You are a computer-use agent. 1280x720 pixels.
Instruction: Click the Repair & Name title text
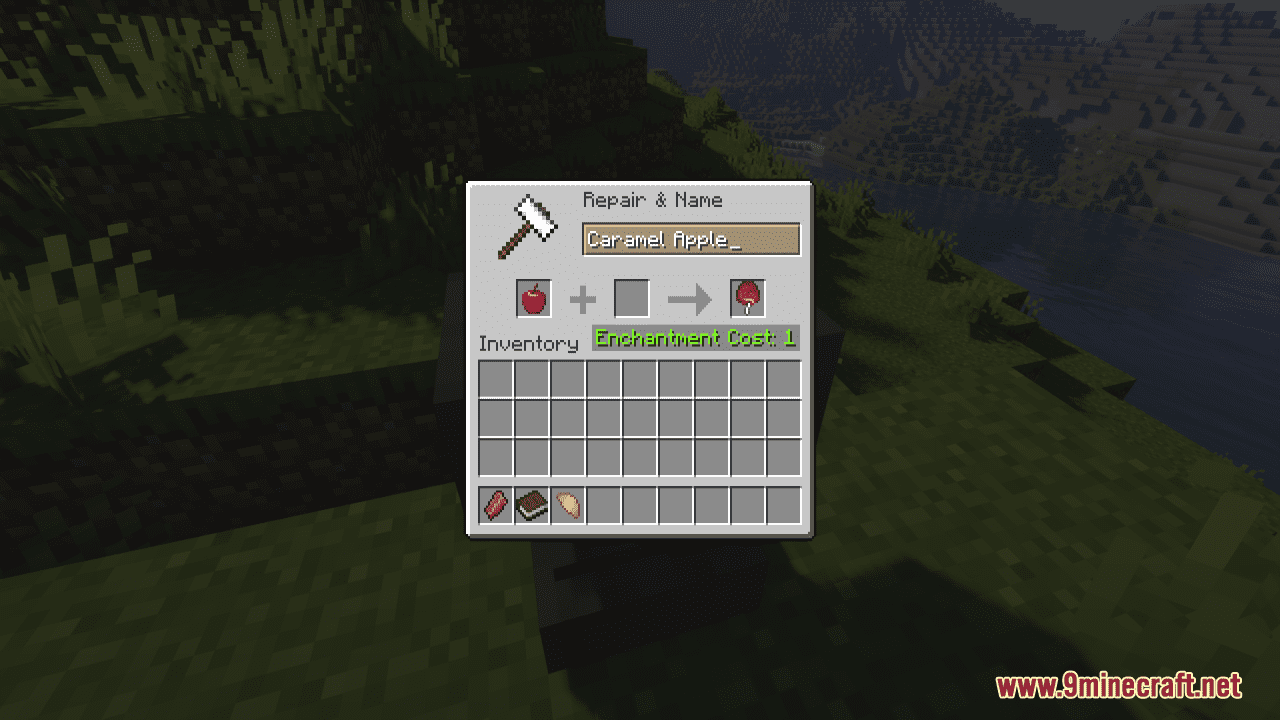652,200
